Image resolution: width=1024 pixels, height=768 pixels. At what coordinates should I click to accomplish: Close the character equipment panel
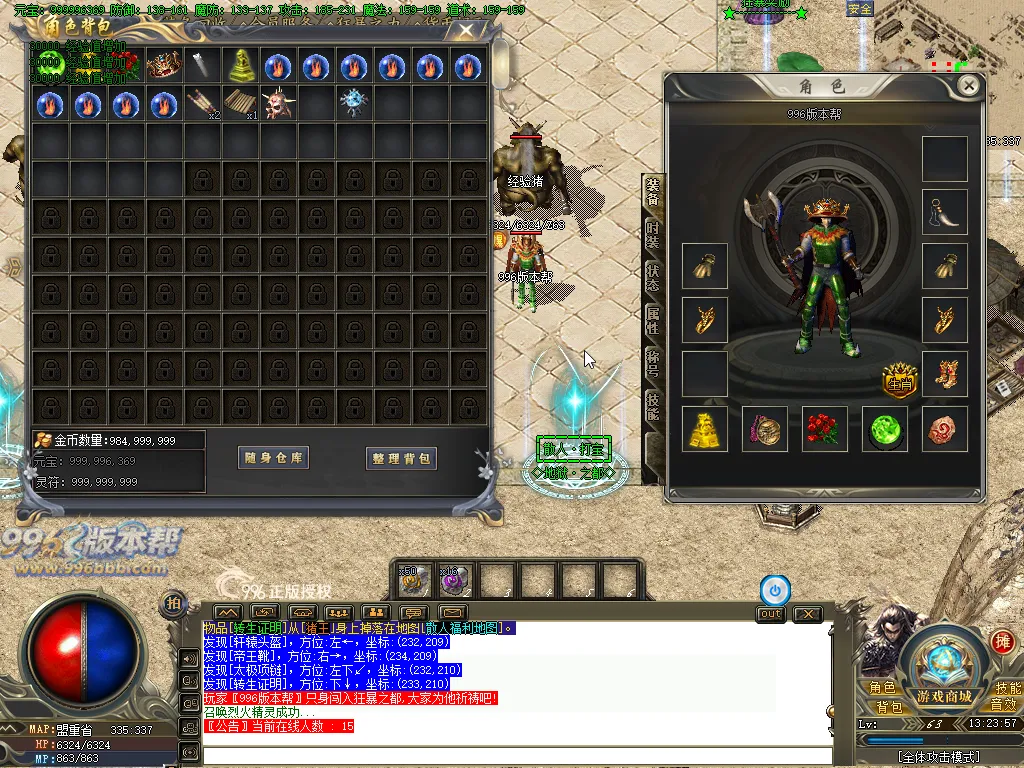(x=968, y=86)
